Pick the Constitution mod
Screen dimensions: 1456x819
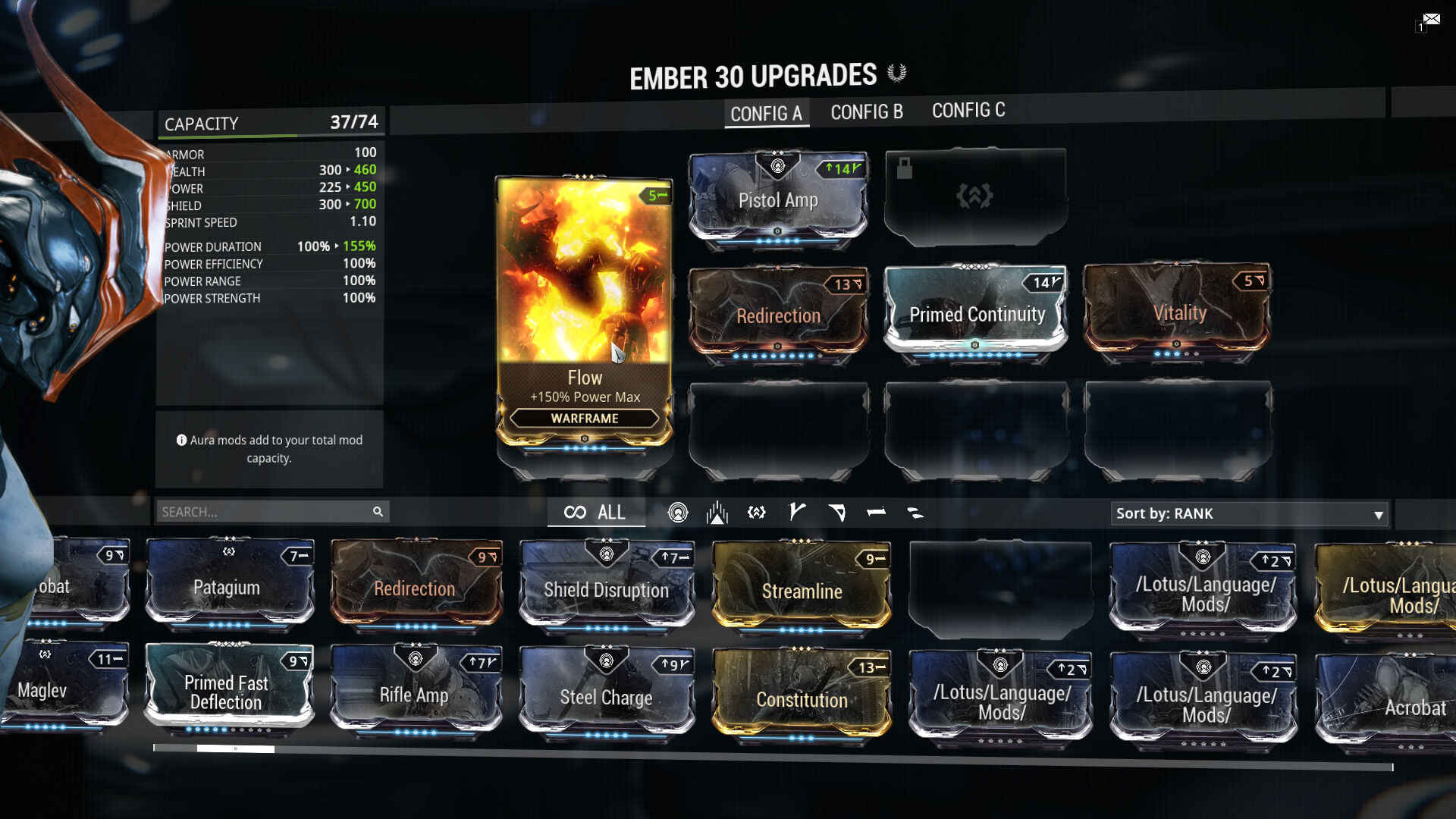pyautogui.click(x=802, y=698)
